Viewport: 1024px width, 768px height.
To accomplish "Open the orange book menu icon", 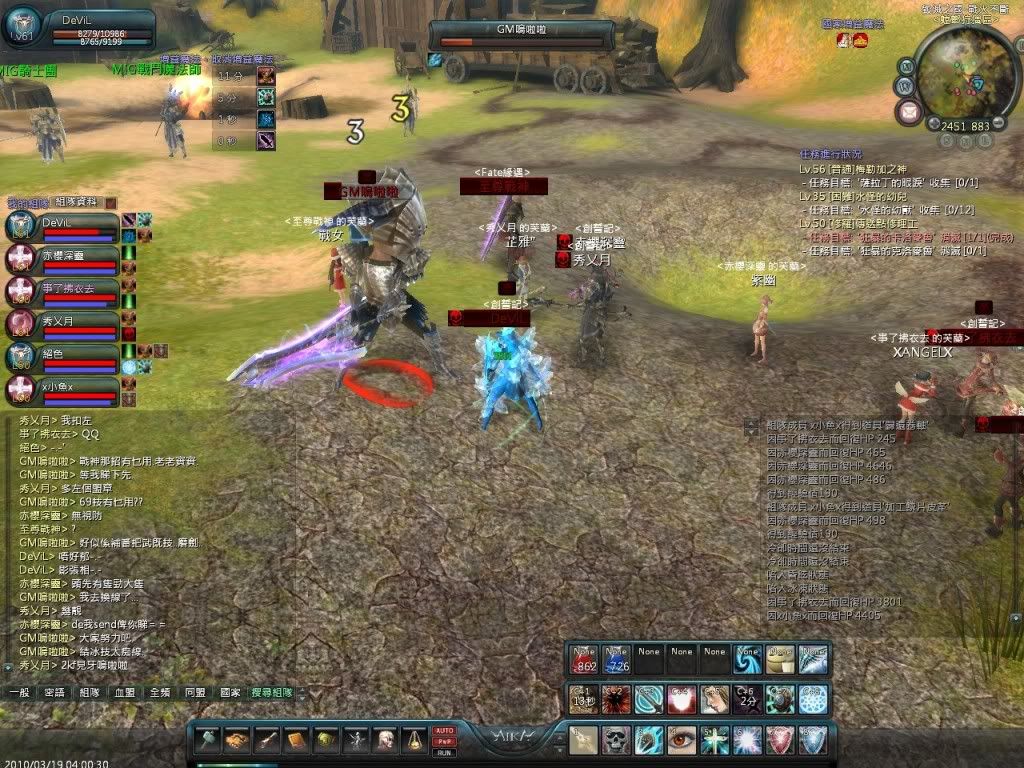I will click(296, 740).
